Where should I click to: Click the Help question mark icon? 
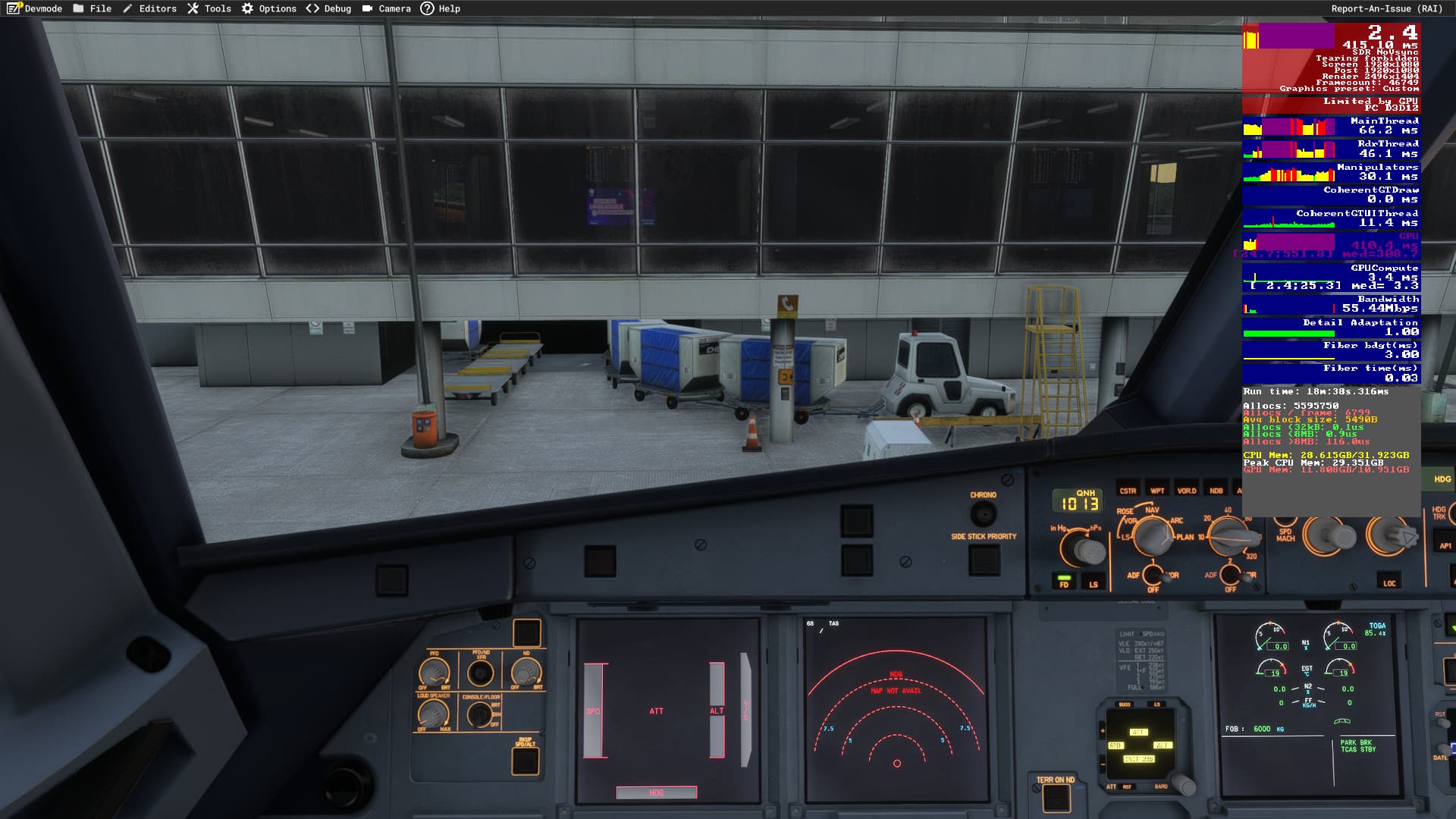[x=427, y=8]
